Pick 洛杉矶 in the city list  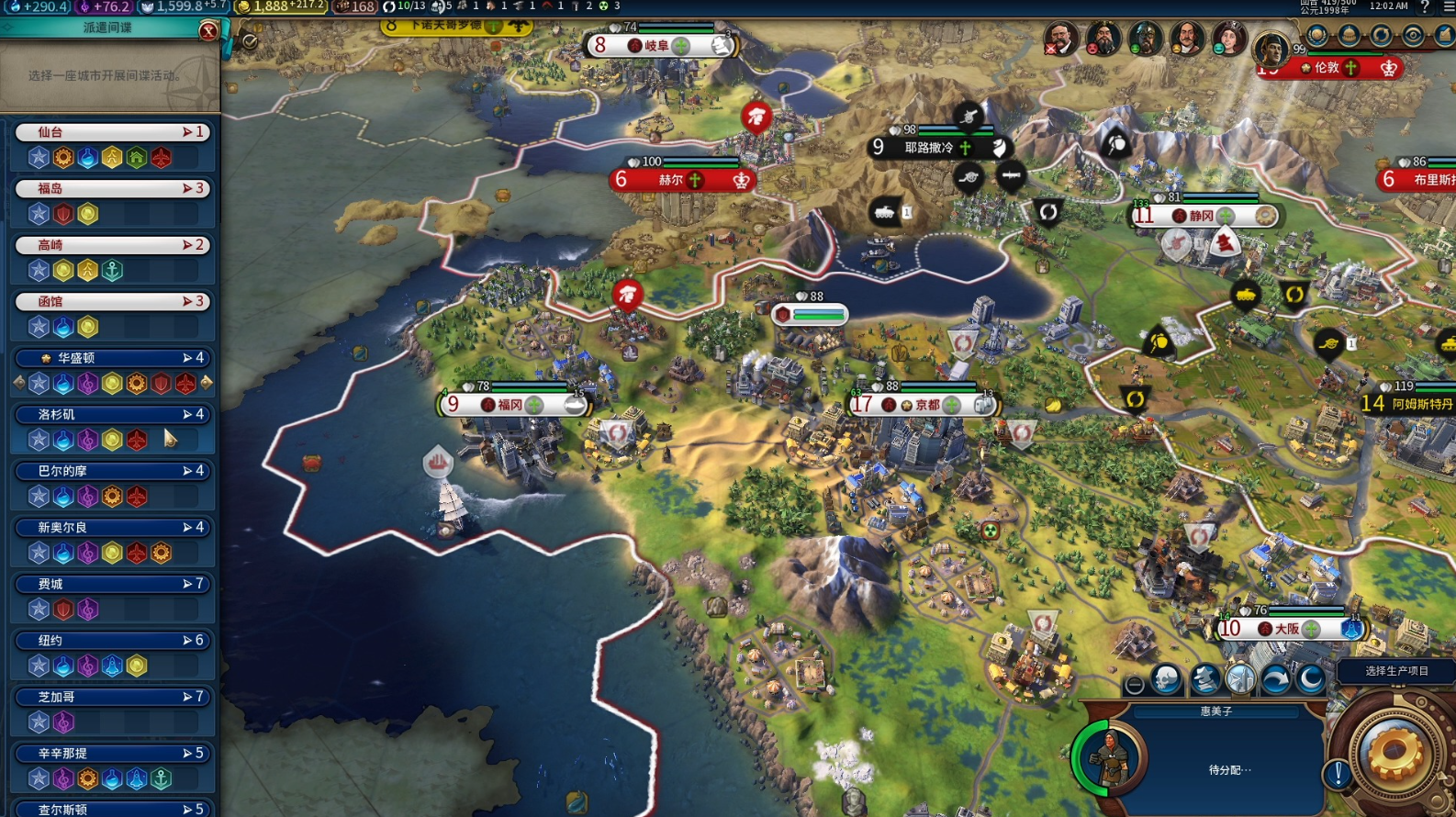click(112, 415)
